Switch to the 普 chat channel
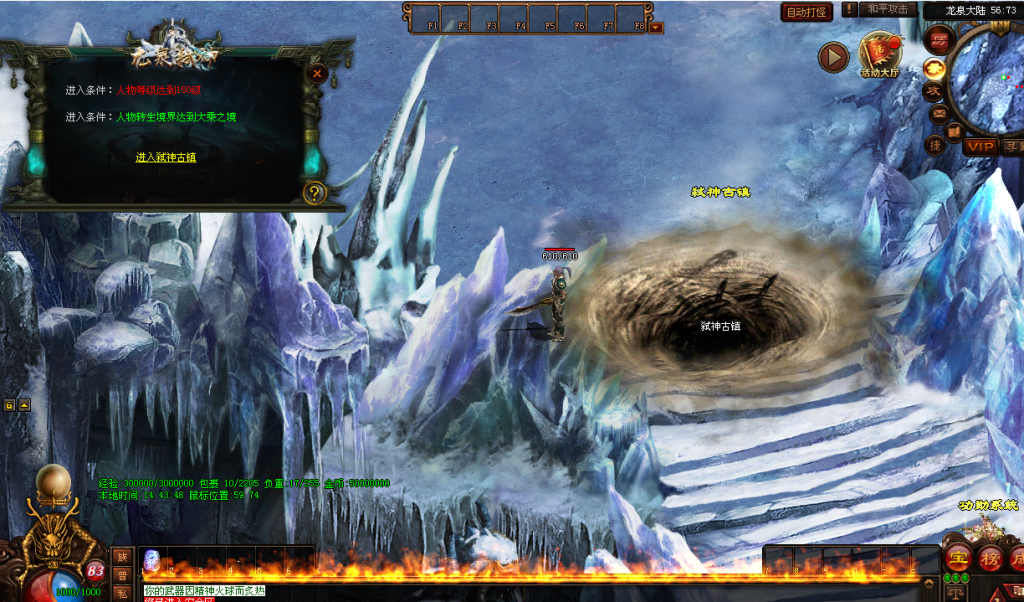 tap(122, 575)
